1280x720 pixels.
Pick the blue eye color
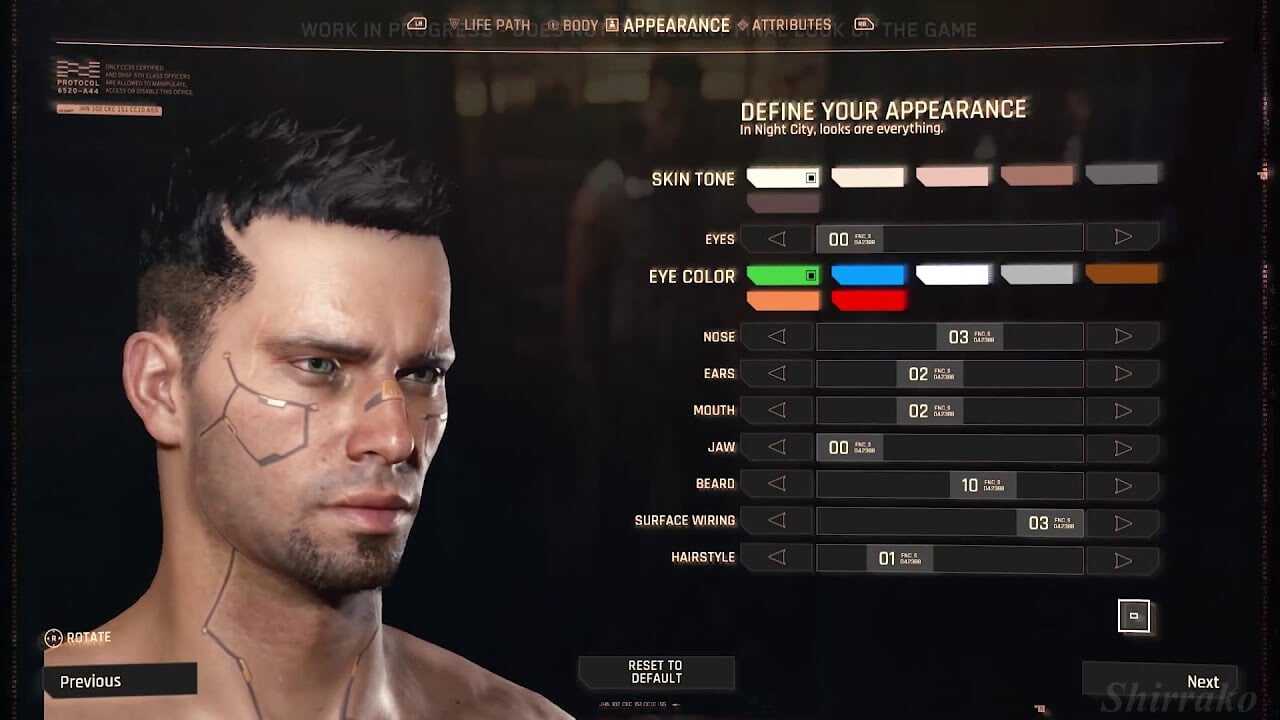tap(868, 275)
